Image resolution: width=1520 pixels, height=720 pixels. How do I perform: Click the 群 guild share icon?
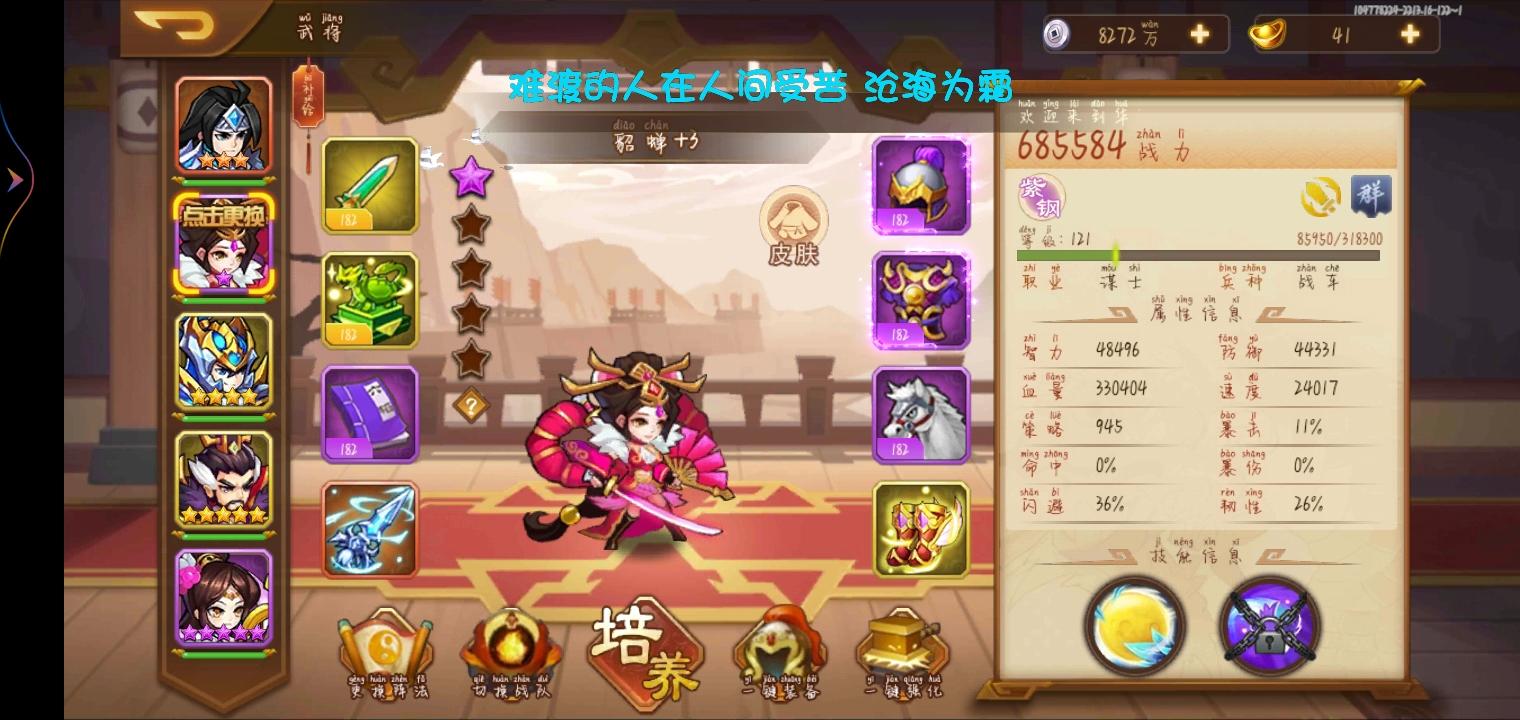(1372, 197)
